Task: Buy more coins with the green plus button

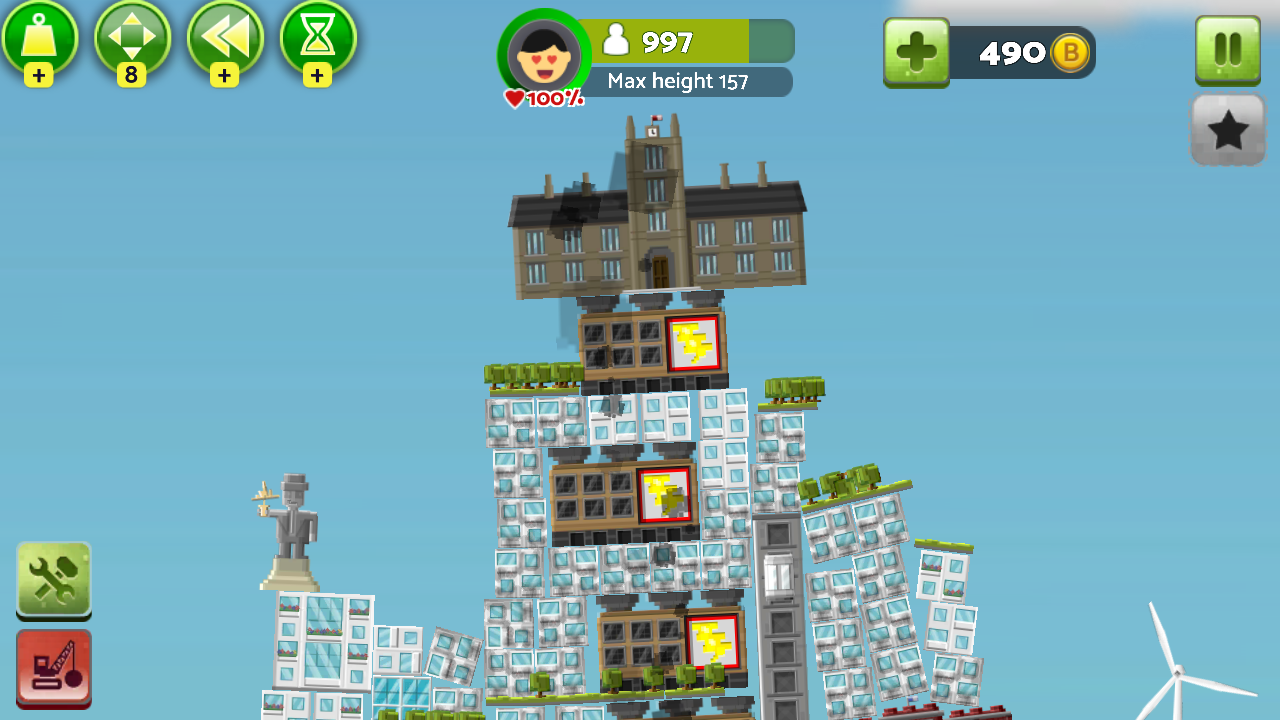Action: click(916, 52)
